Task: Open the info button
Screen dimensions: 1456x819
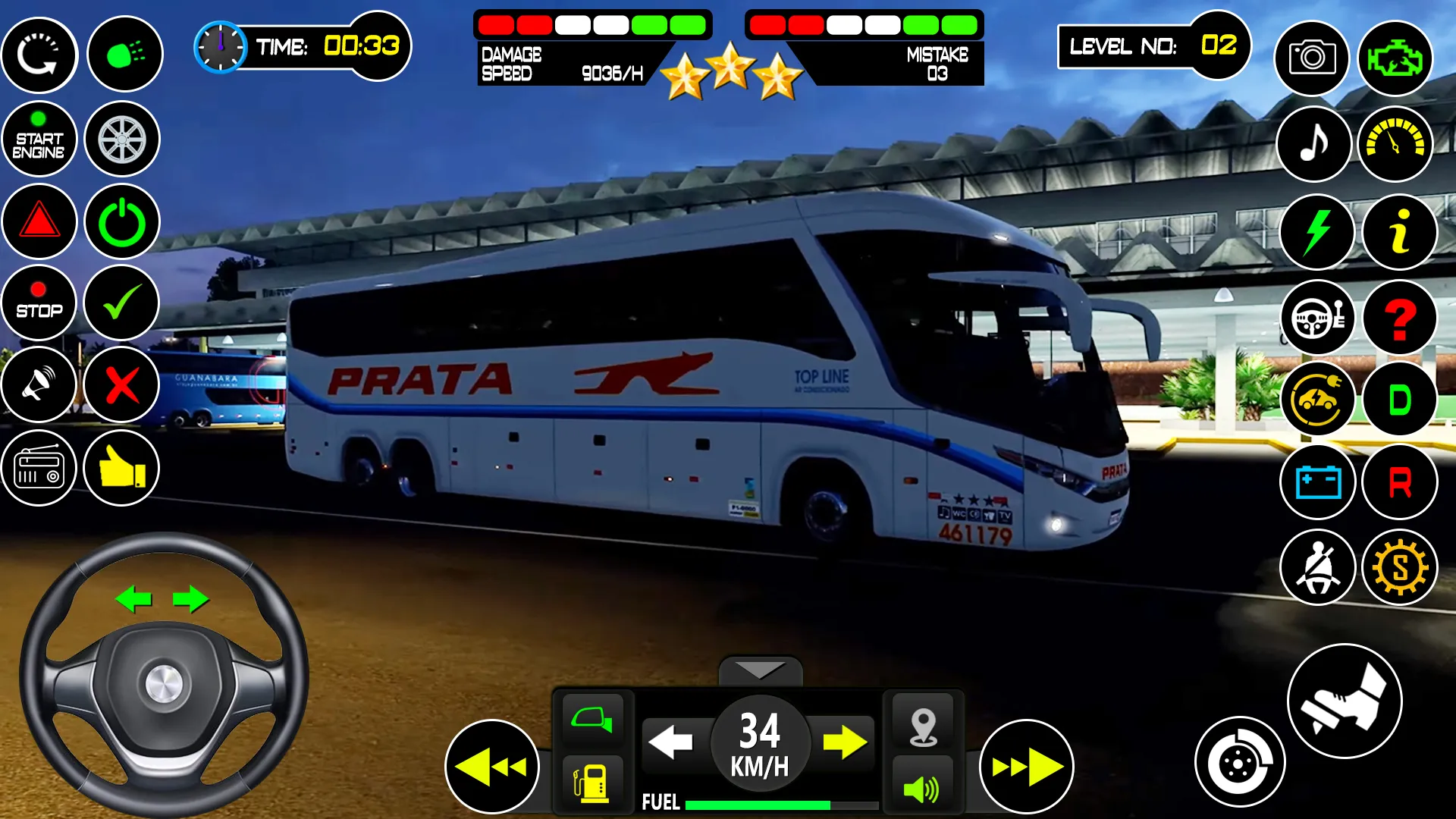Action: [1399, 231]
